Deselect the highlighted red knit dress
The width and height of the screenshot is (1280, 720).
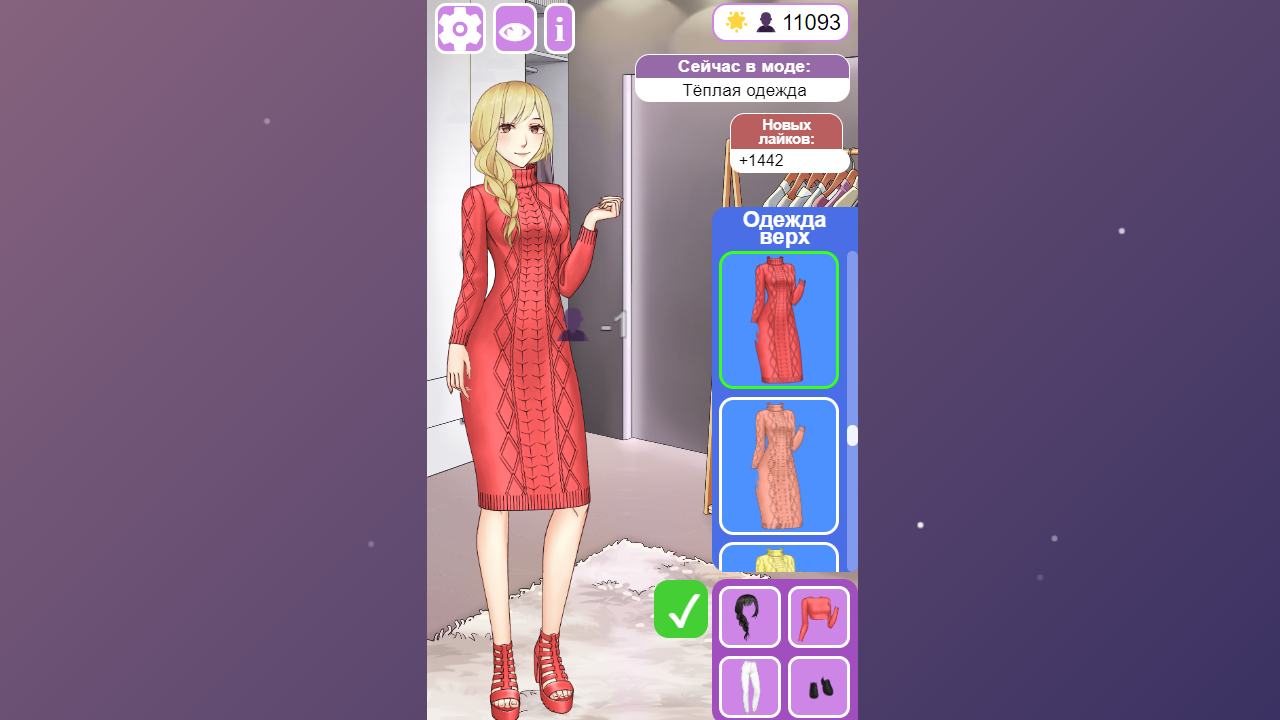tap(778, 320)
